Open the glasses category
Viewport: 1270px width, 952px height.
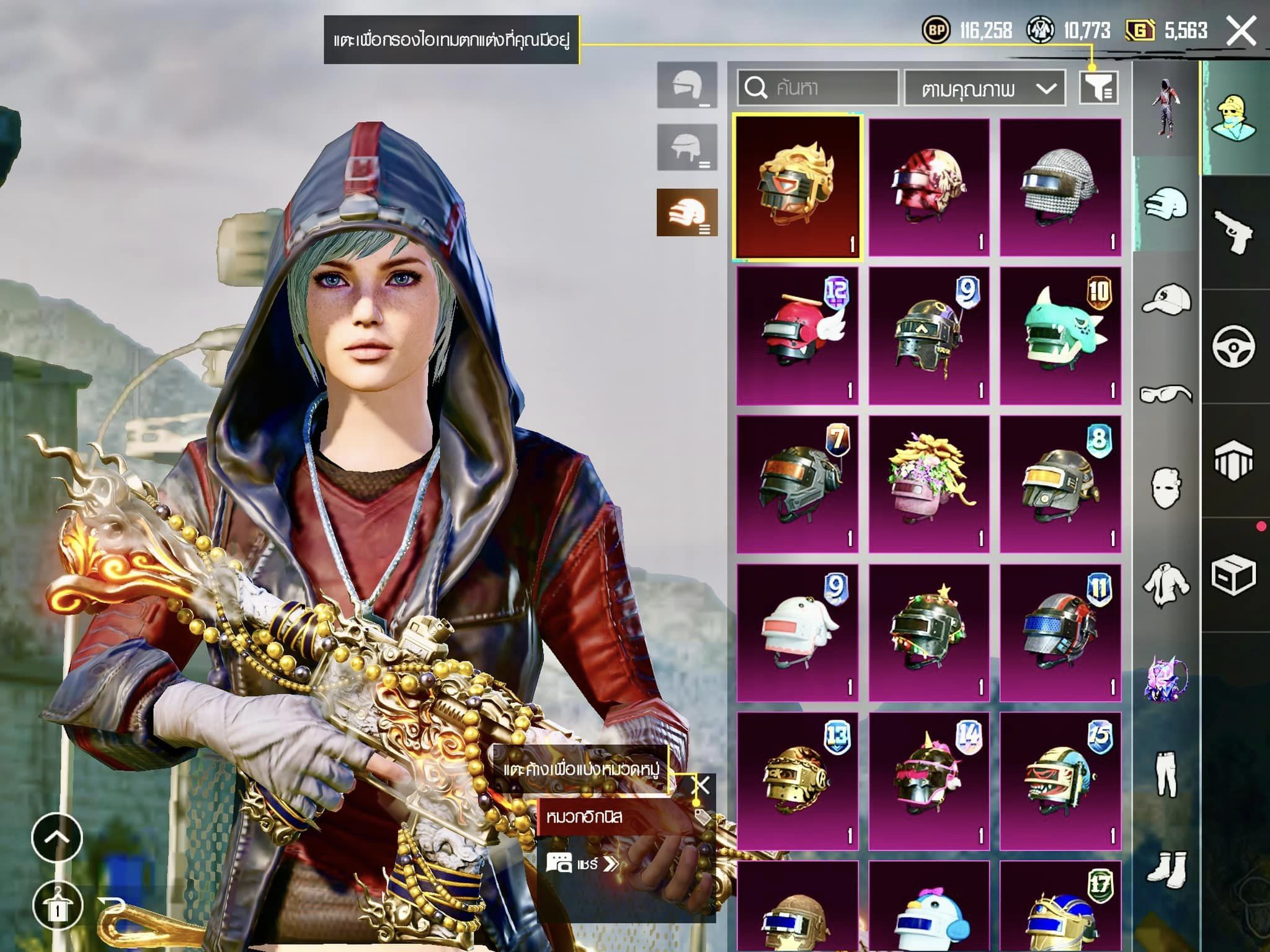(x=1166, y=394)
